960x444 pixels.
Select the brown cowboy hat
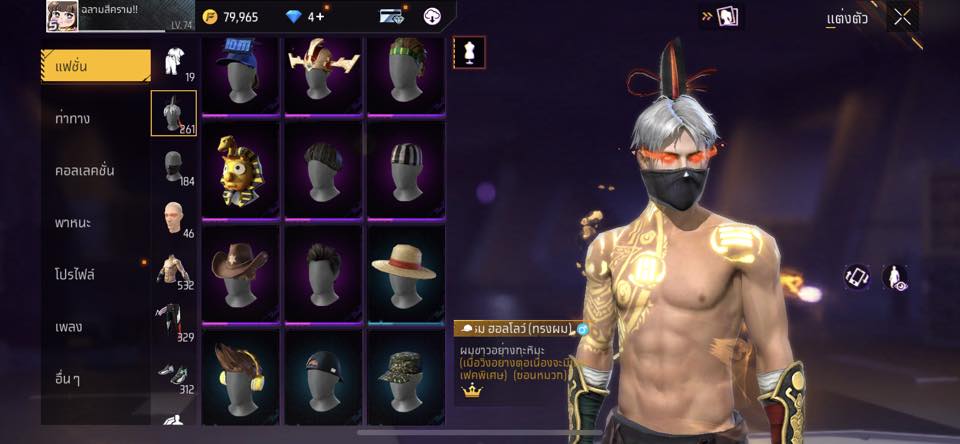240,273
